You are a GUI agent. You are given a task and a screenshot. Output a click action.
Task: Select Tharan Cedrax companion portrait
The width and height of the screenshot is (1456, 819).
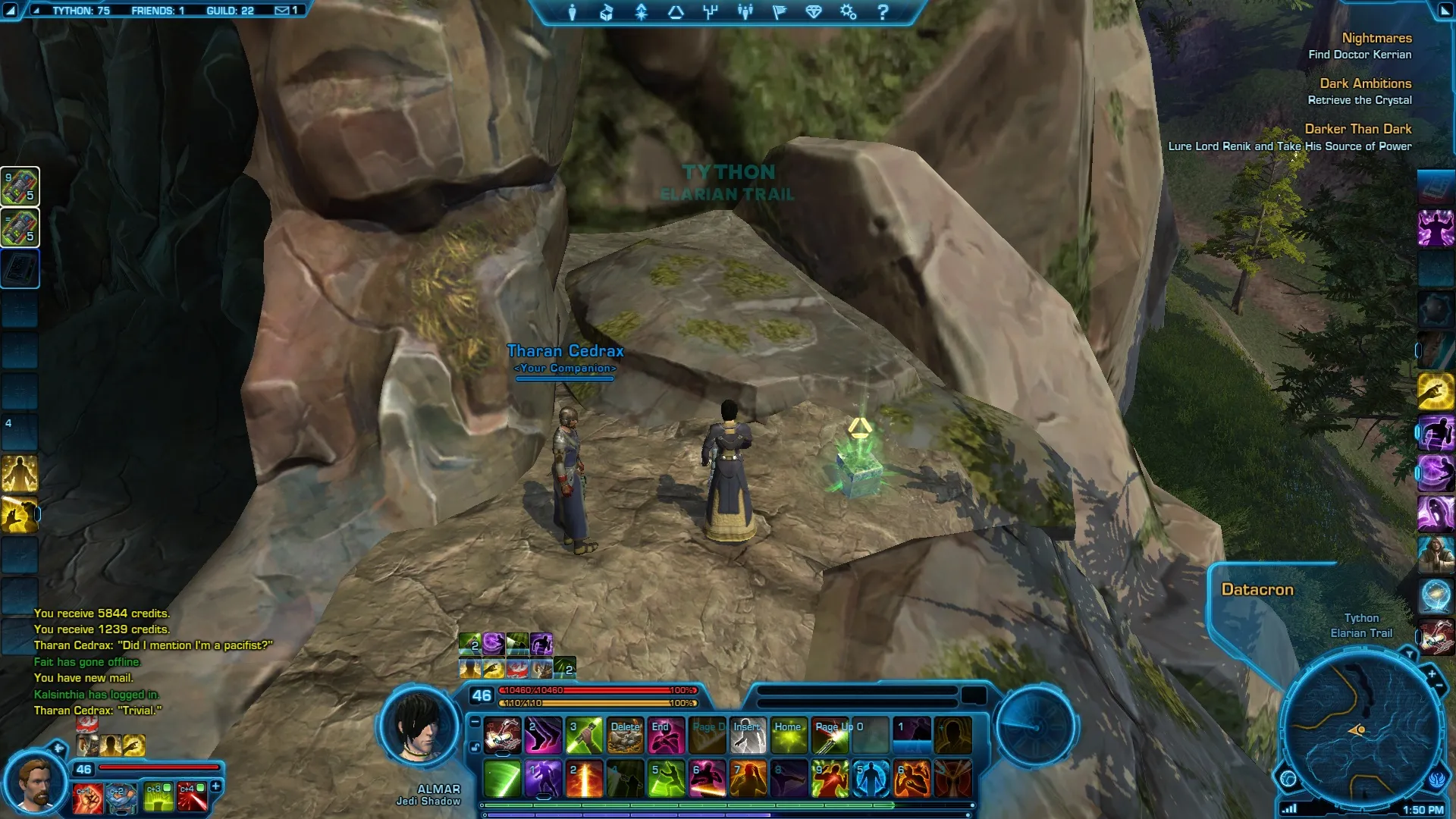[34, 782]
